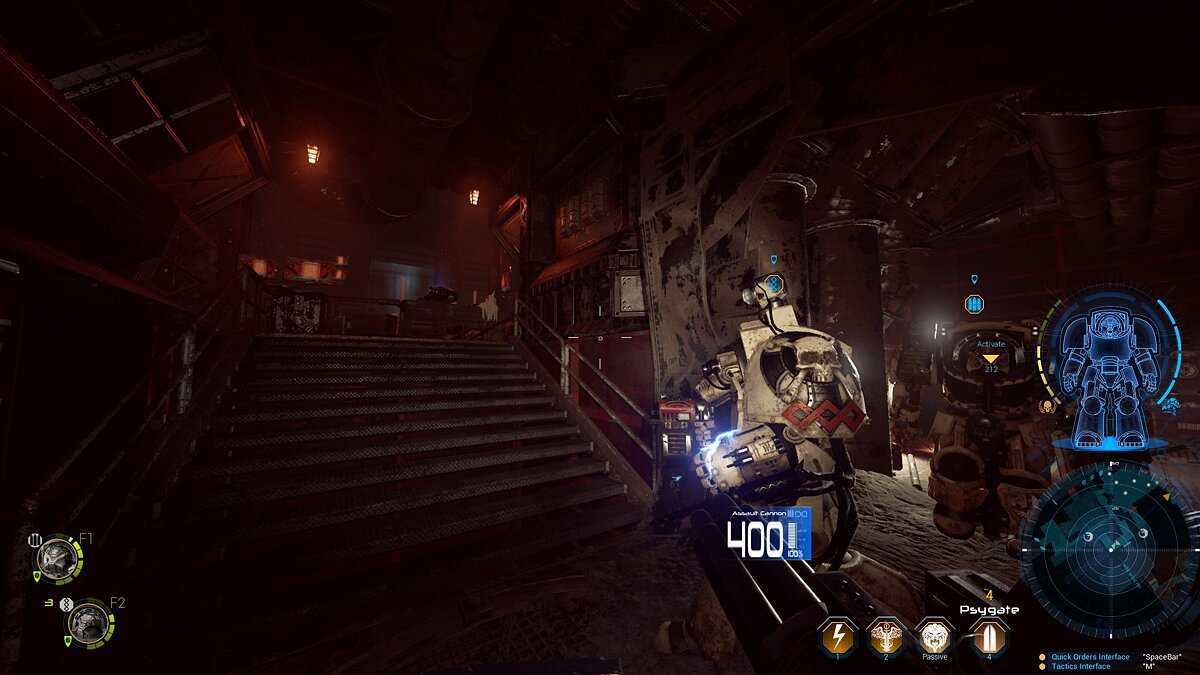Trigger the Psygate ability icon
Viewport: 1200px width, 675px height.
pyautogui.click(x=987, y=636)
